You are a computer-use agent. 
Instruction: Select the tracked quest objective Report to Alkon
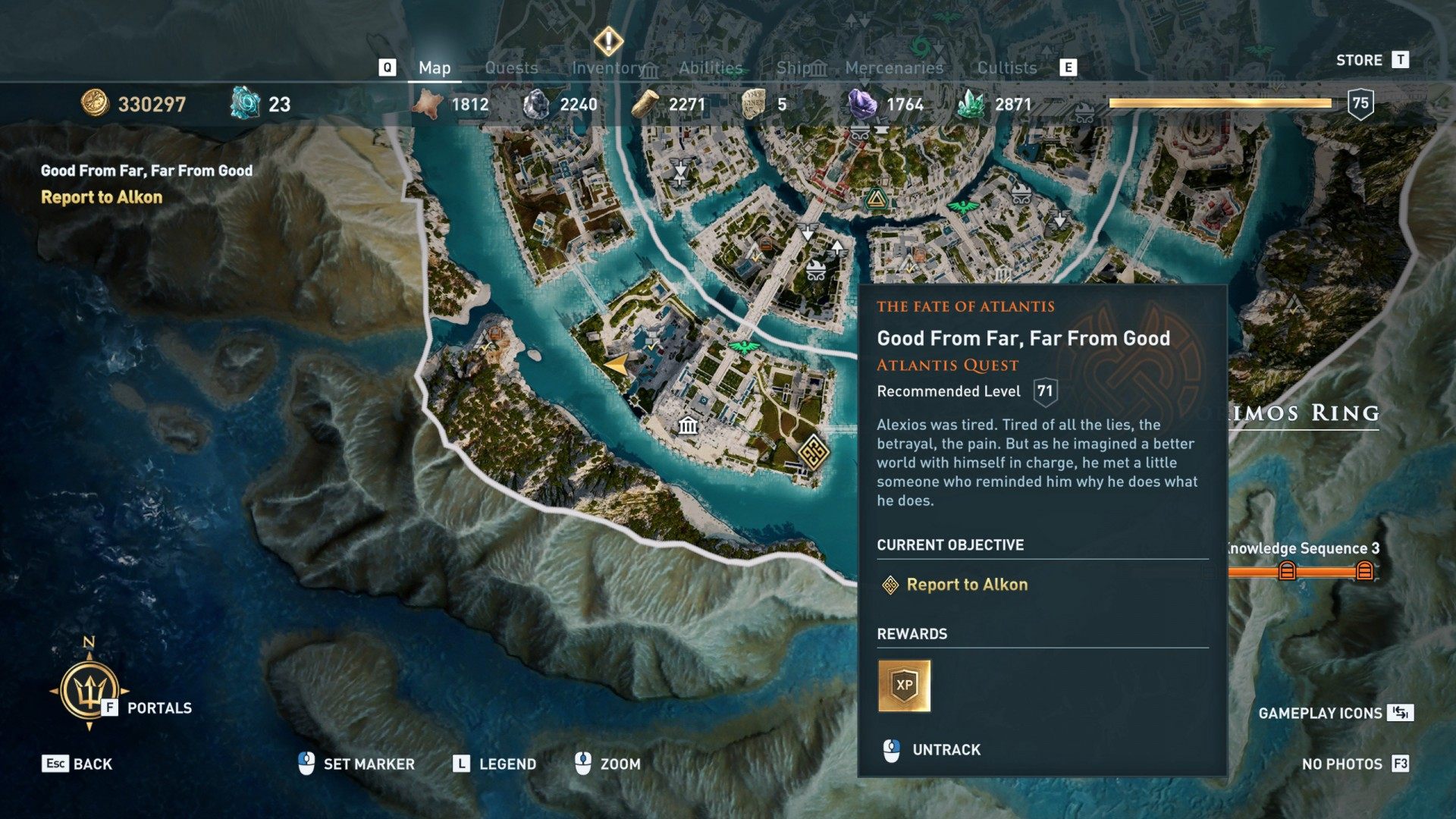coord(967,585)
